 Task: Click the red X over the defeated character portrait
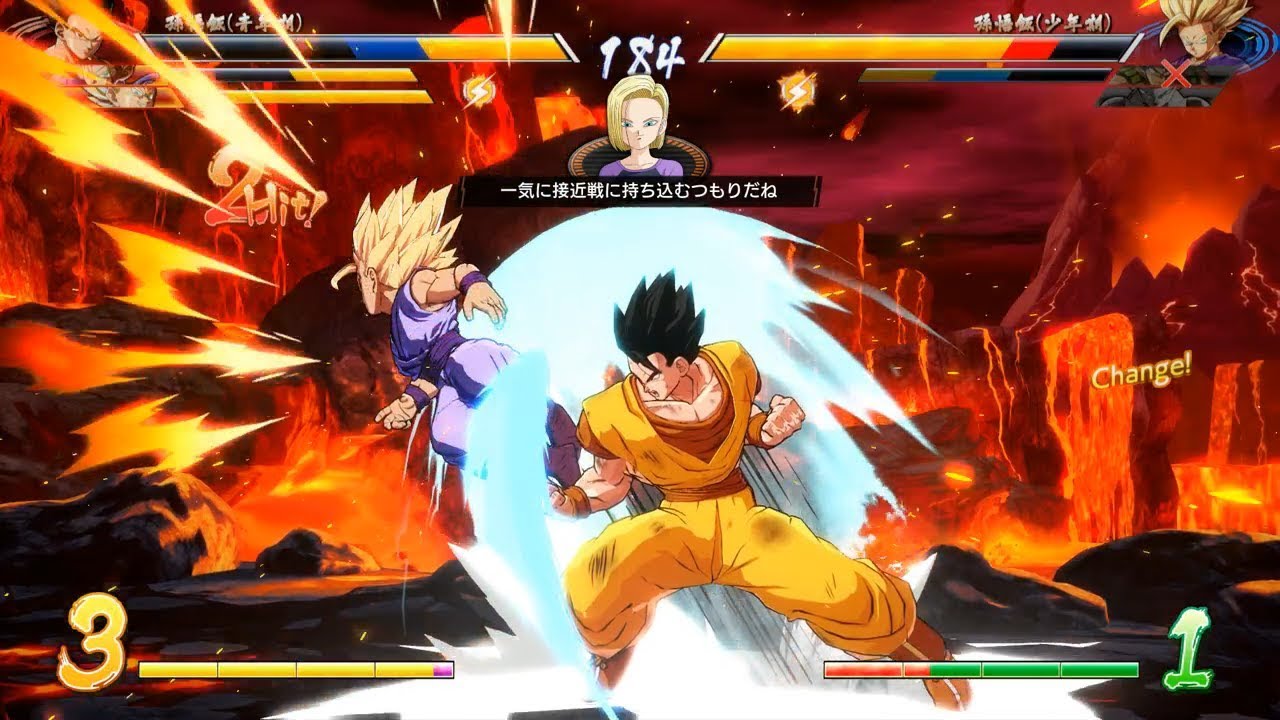point(1177,74)
